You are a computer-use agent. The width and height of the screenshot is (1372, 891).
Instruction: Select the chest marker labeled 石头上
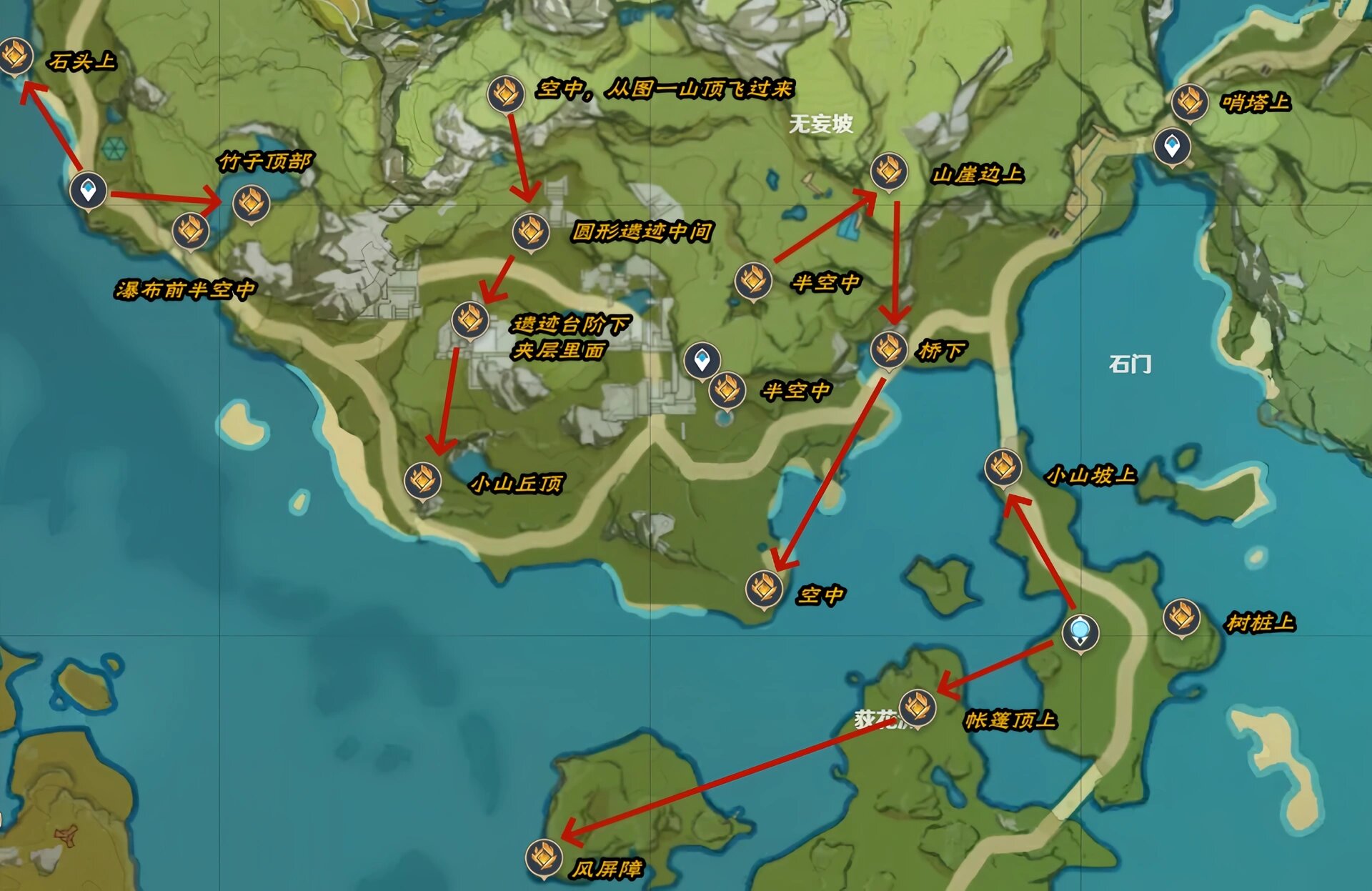point(14,55)
